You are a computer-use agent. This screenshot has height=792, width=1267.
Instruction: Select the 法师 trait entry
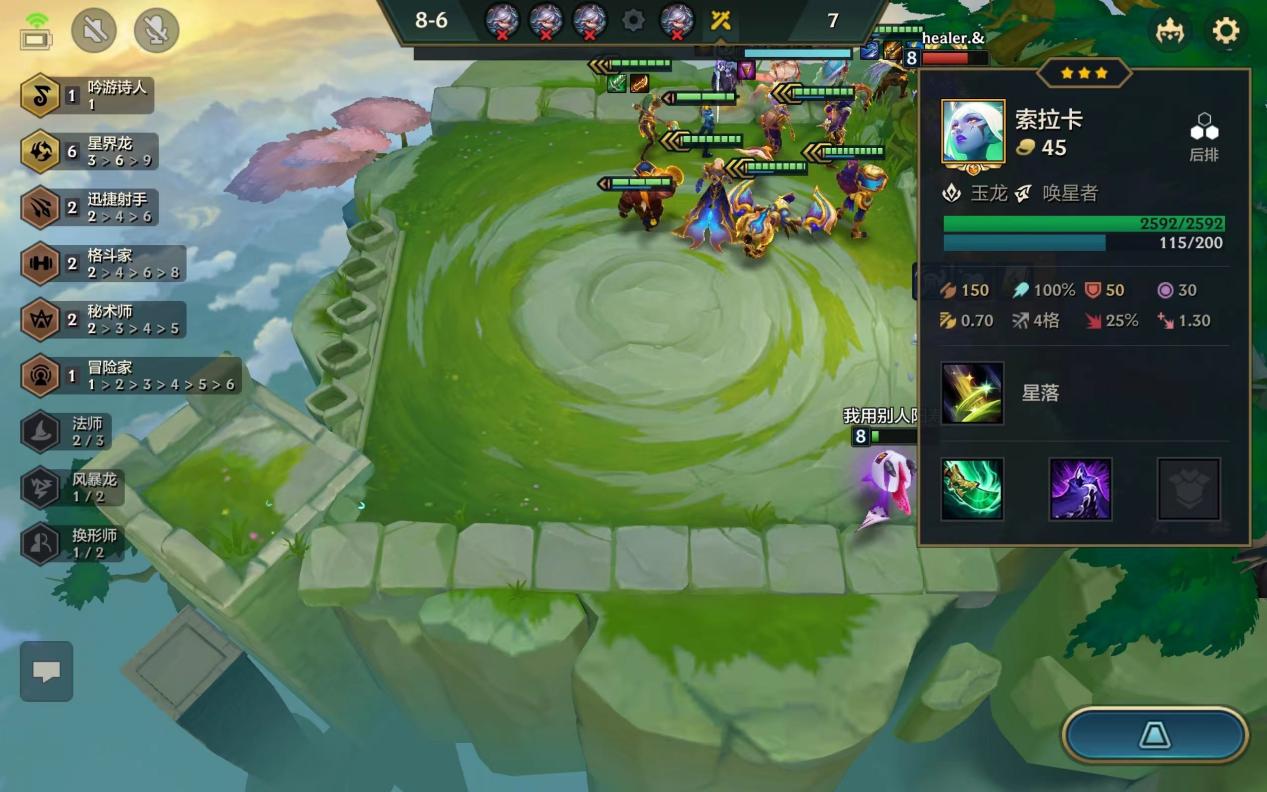coord(66,432)
